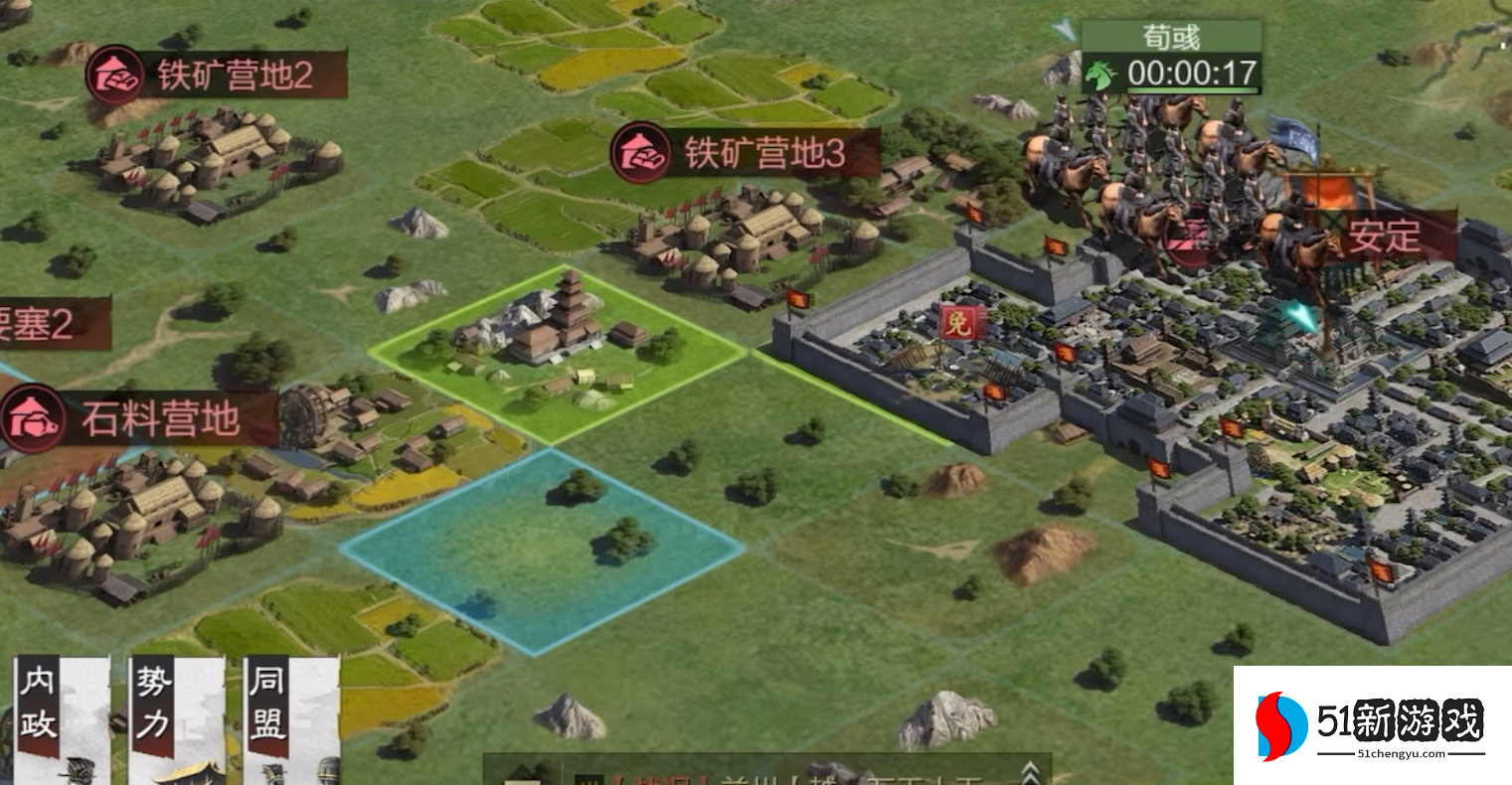Click the green horse march icon beside the timer
The image size is (1512, 785).
(x=1100, y=73)
